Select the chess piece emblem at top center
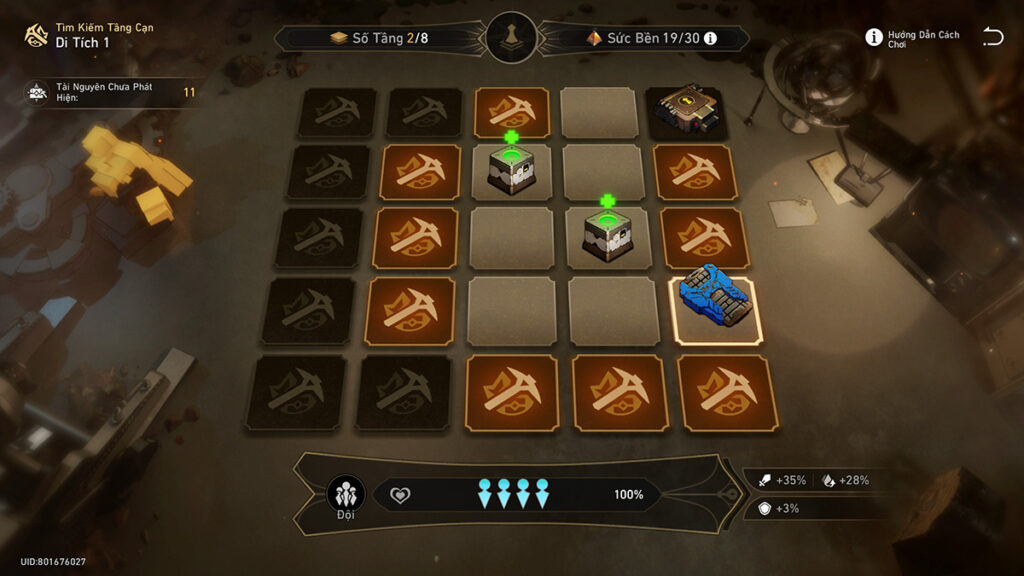Screen dimensions: 1024x576 pos(512,38)
